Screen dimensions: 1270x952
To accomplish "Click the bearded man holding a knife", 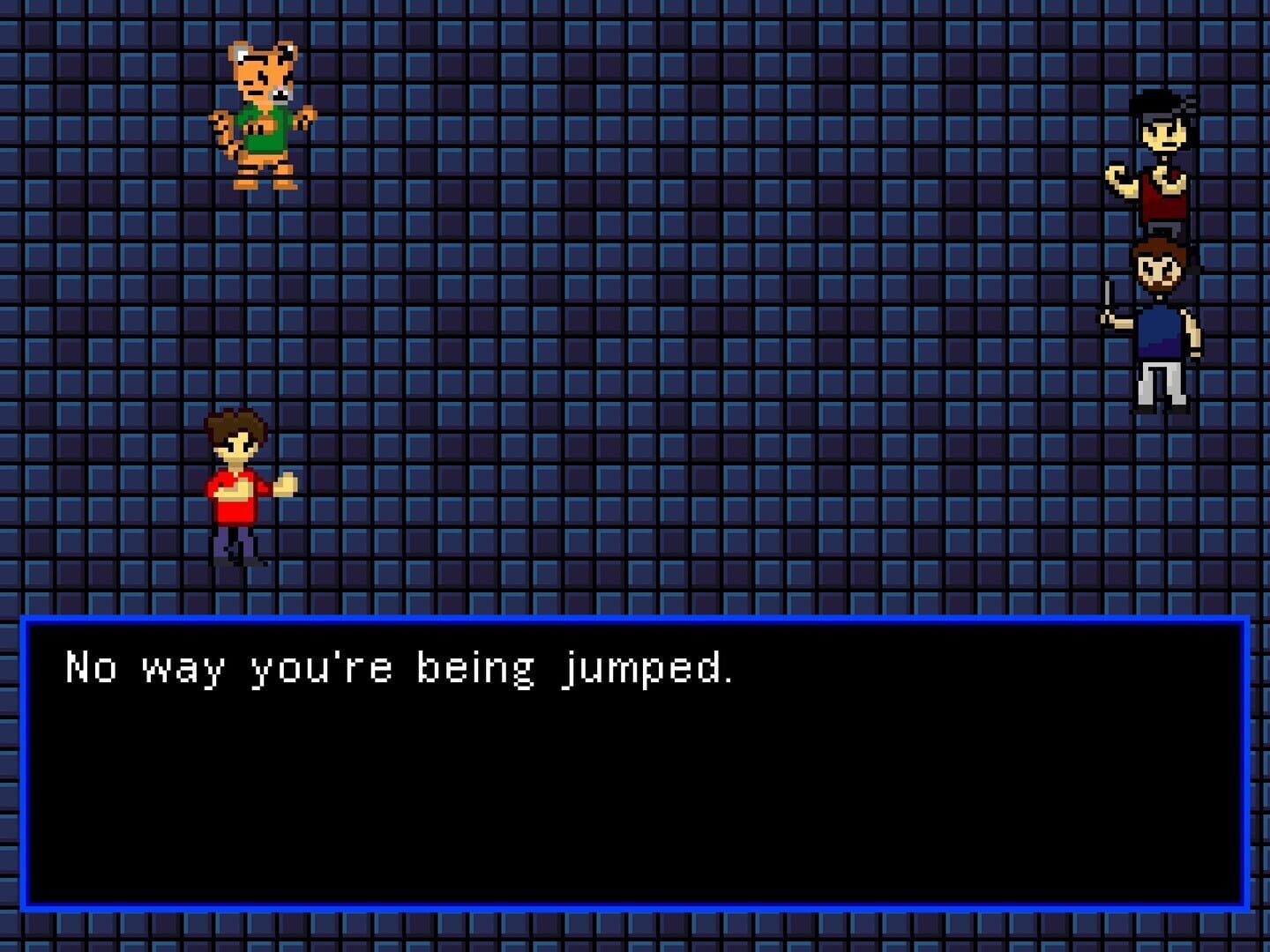I will point(1160,326).
